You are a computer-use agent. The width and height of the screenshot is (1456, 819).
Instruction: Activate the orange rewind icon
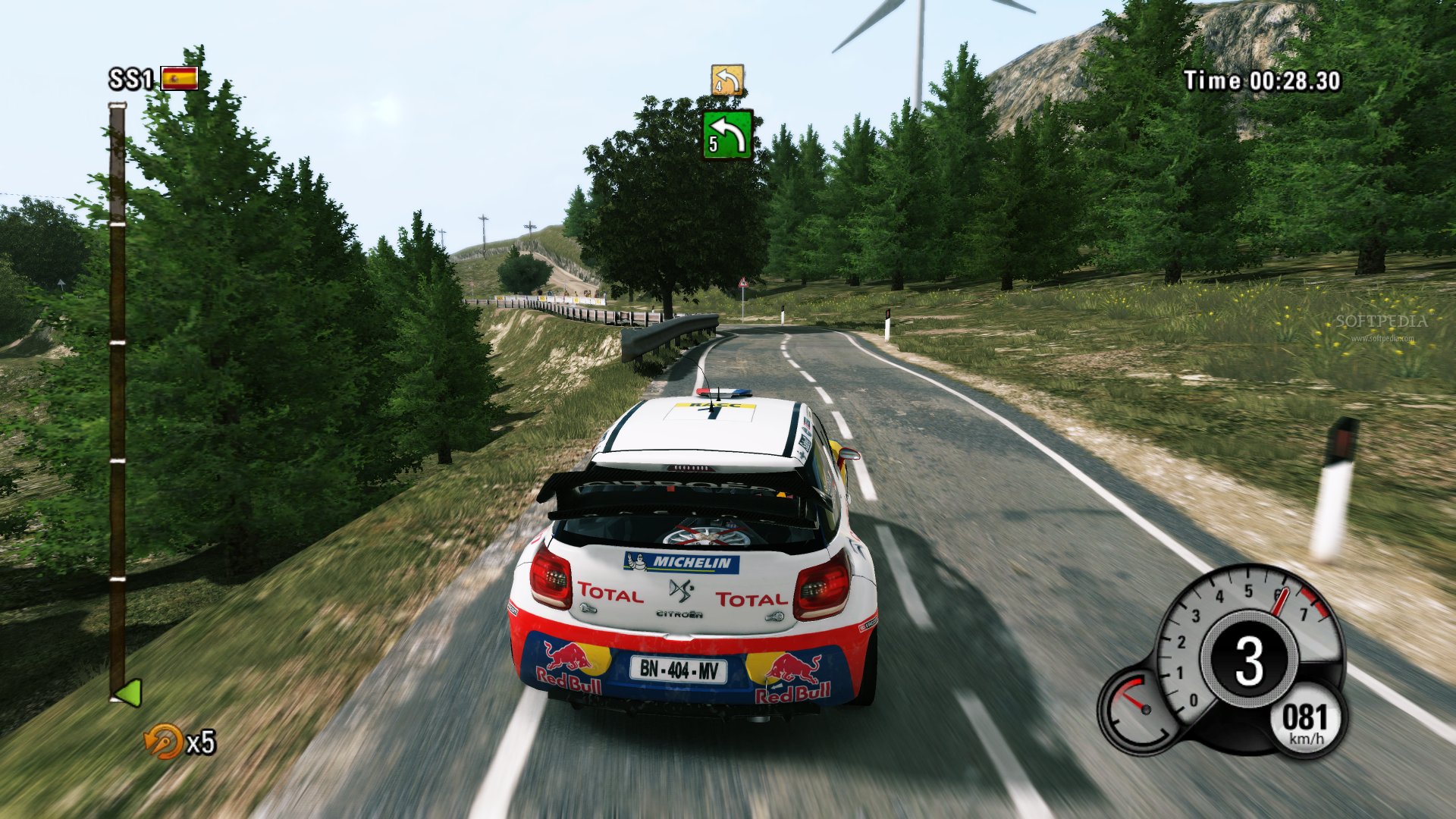(163, 741)
